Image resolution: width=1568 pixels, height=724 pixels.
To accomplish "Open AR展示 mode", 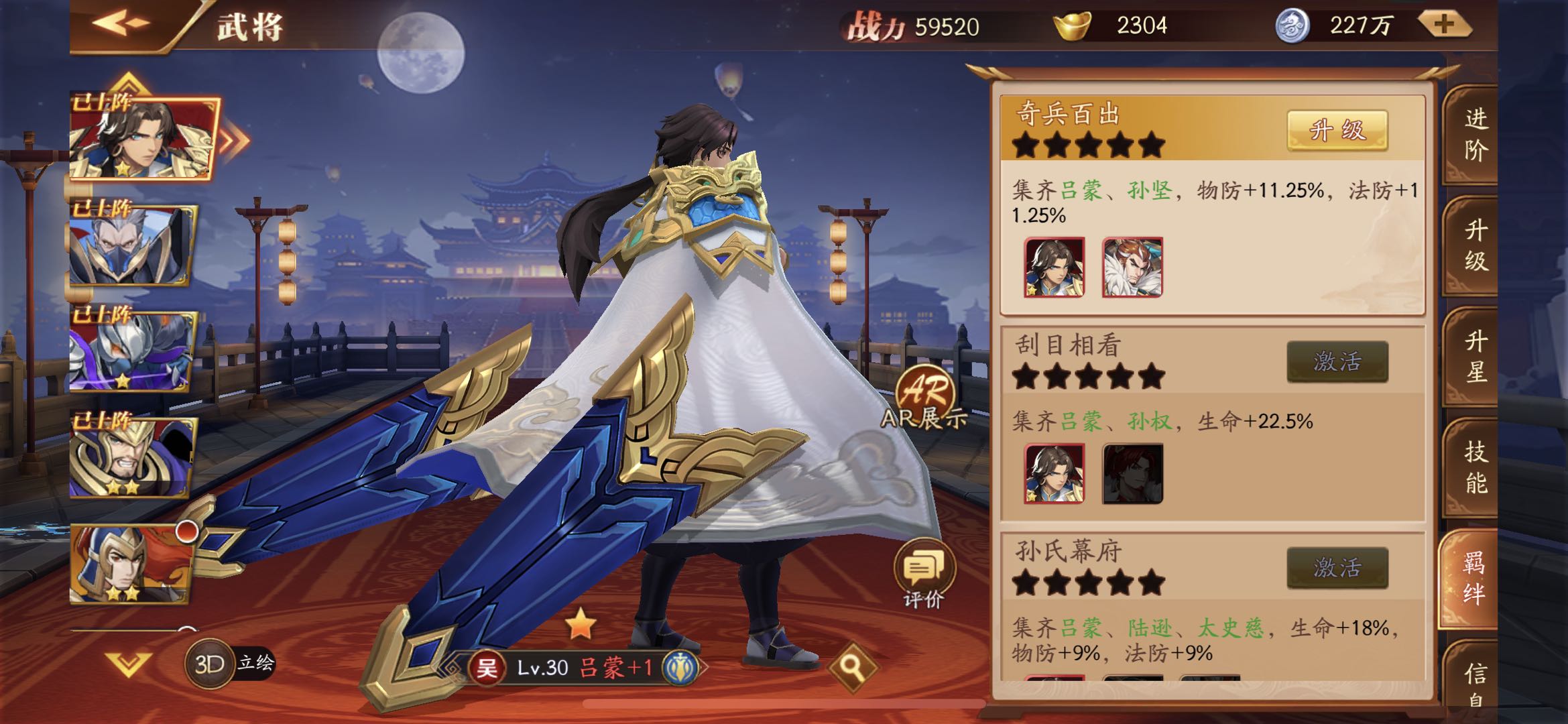I will point(924,397).
